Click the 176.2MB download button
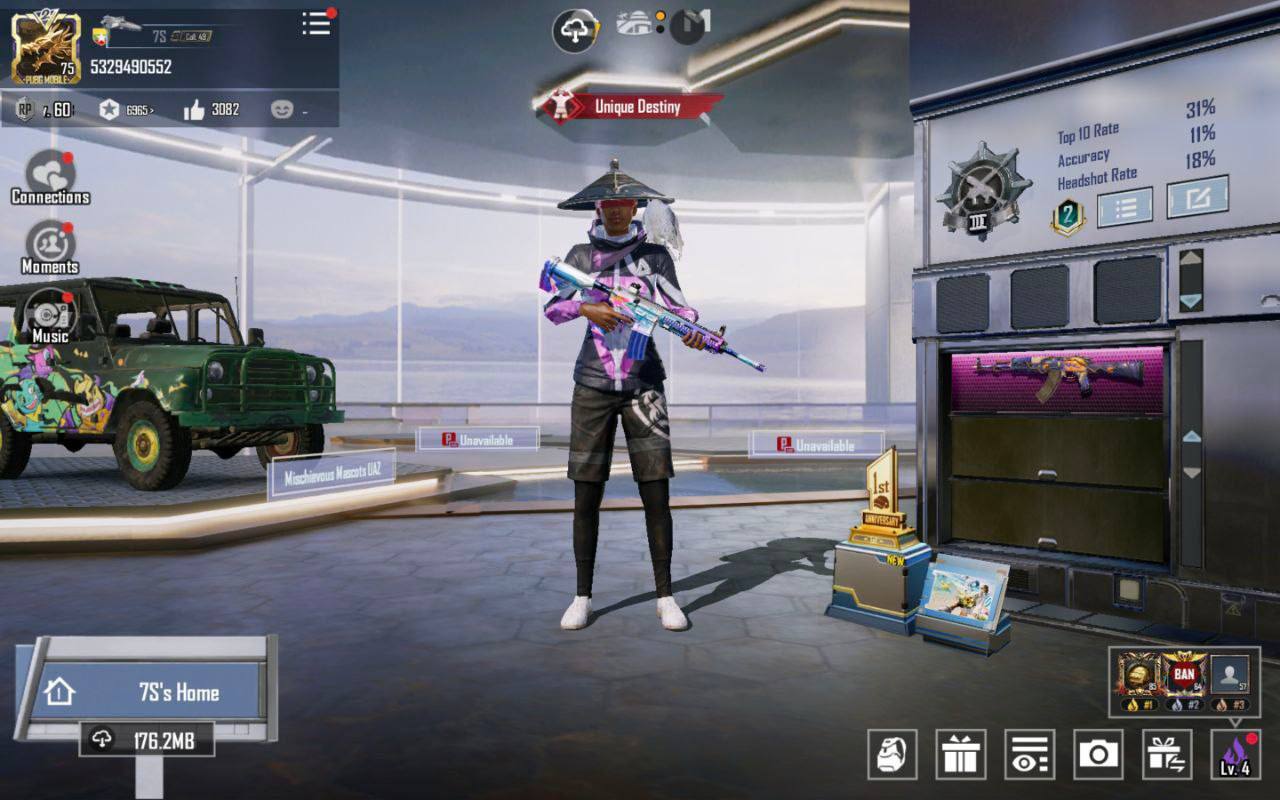 147,739
